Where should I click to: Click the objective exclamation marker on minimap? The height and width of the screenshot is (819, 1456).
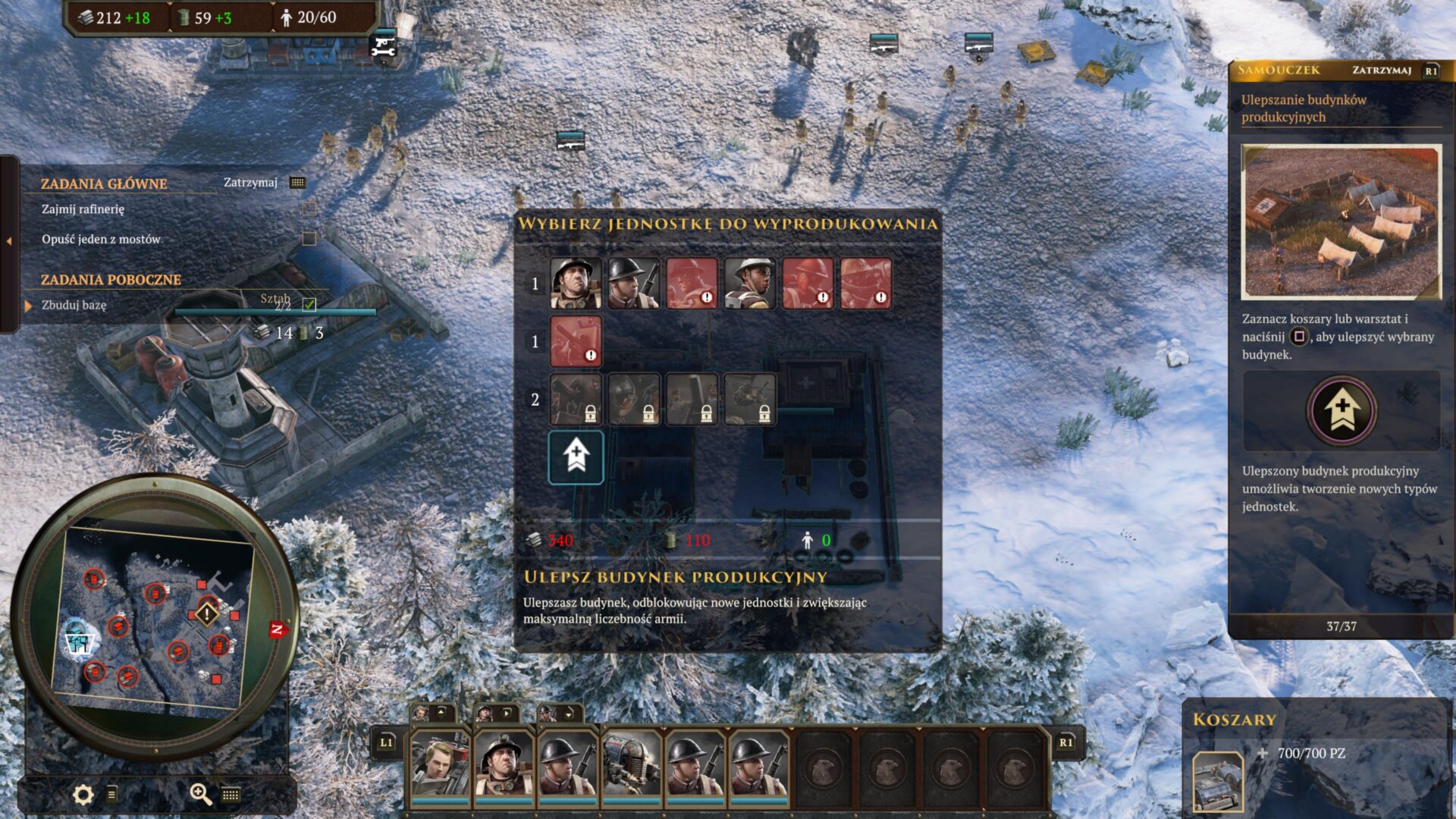click(207, 613)
